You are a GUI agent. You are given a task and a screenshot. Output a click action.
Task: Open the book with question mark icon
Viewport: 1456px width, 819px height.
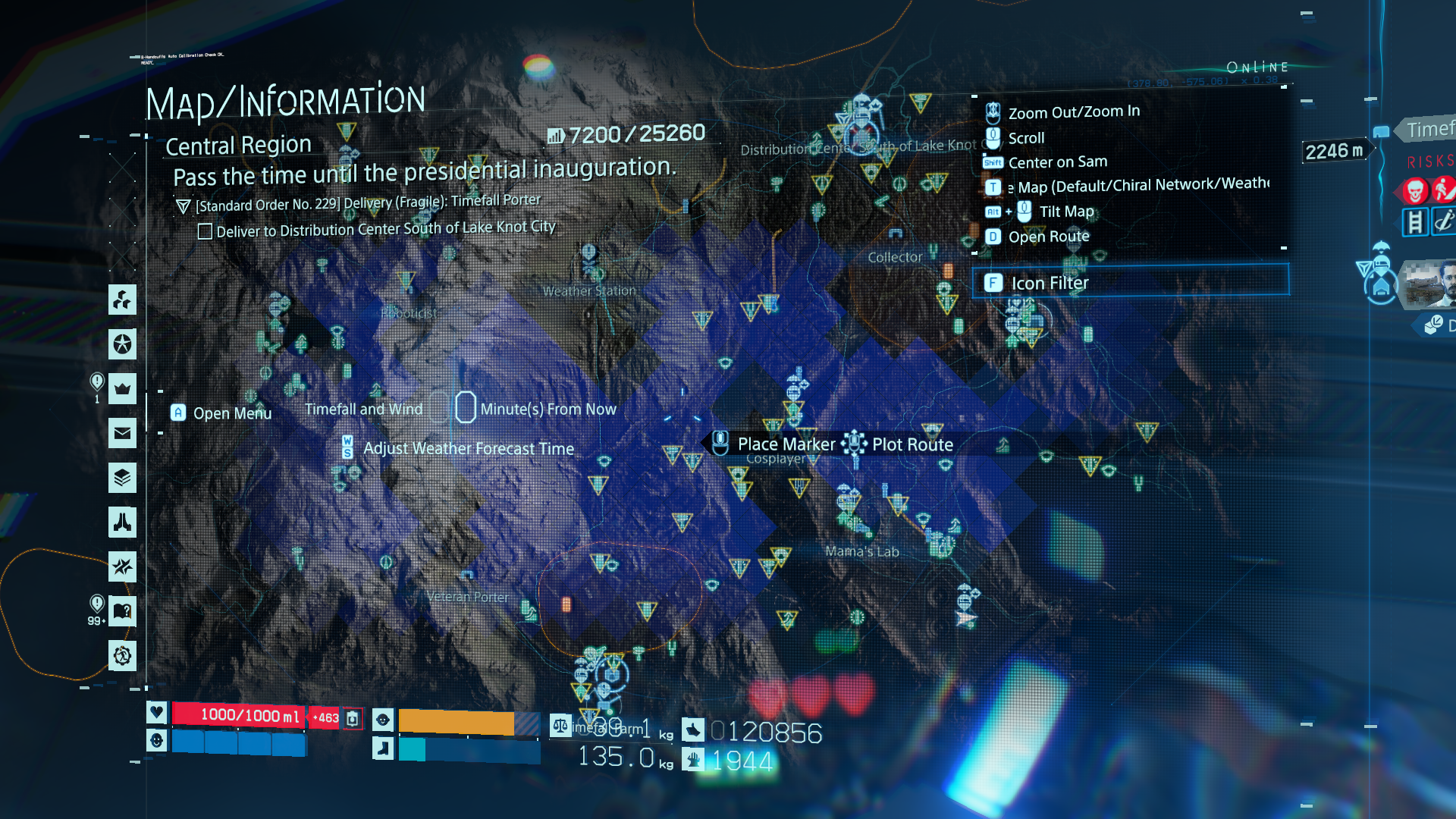(122, 610)
